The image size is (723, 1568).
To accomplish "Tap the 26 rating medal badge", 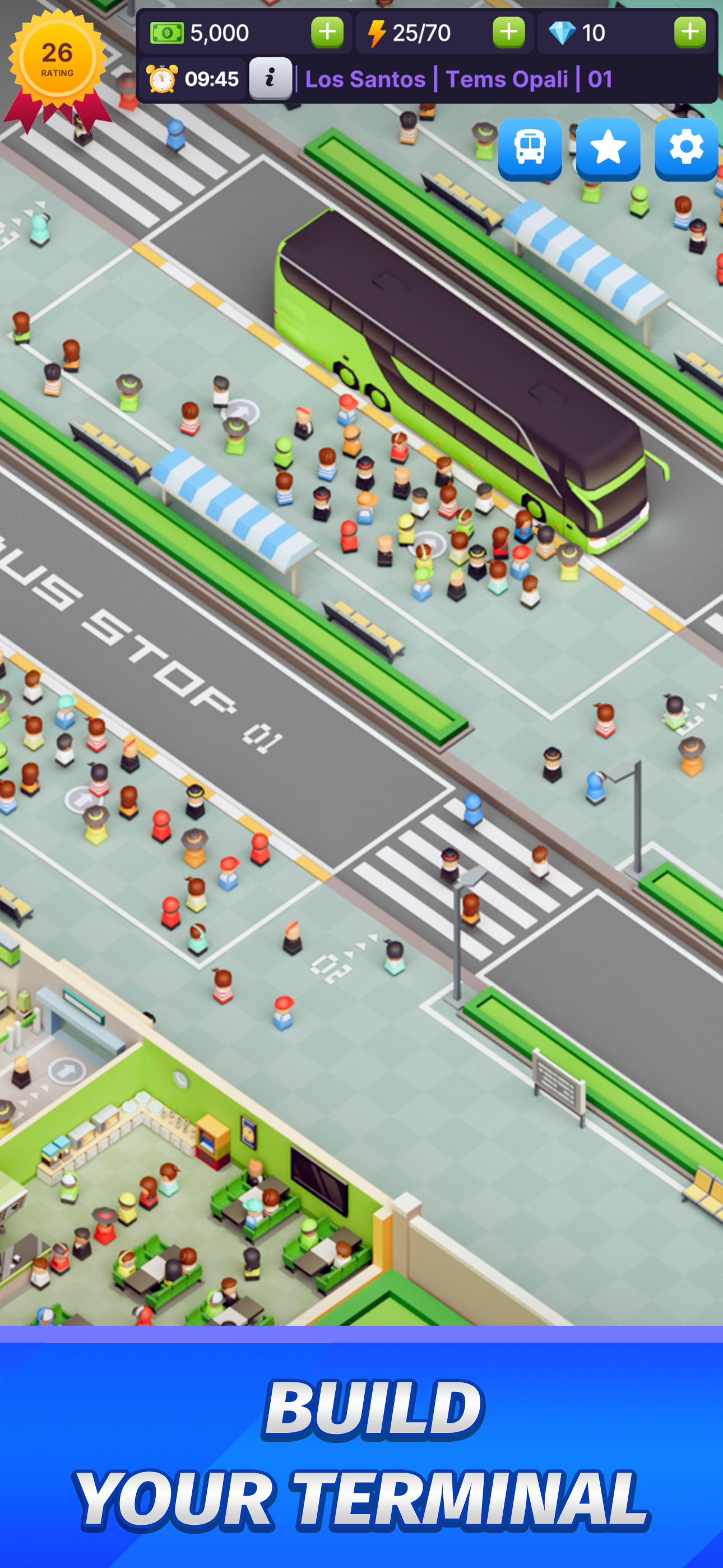I will (58, 58).
